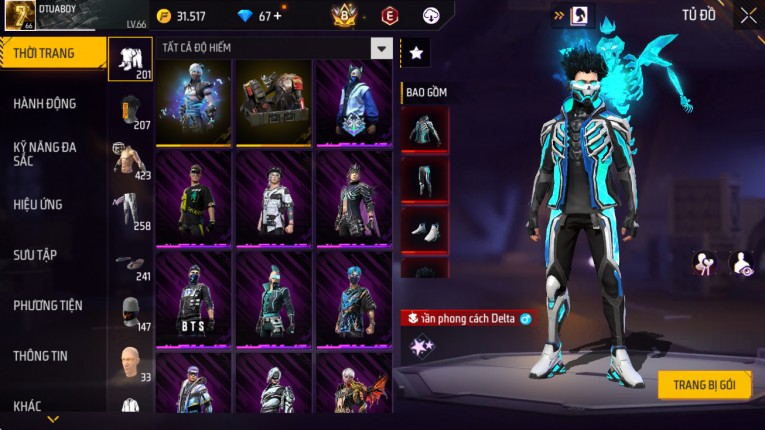The image size is (765, 430).
Task: Open the Tất Cả Độ Hiếm rarity dropdown
Action: (381, 48)
